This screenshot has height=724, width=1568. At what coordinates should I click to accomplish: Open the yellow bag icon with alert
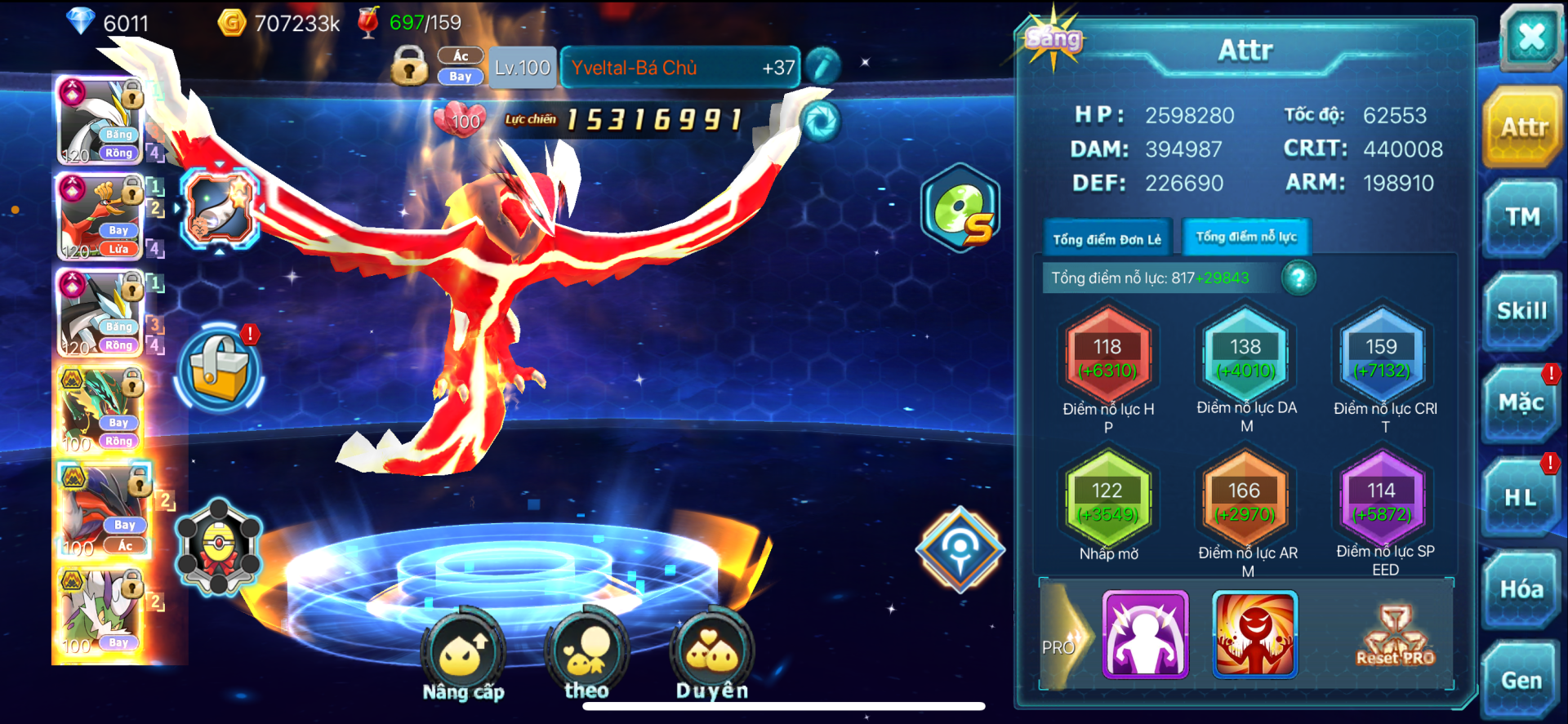pos(219,369)
